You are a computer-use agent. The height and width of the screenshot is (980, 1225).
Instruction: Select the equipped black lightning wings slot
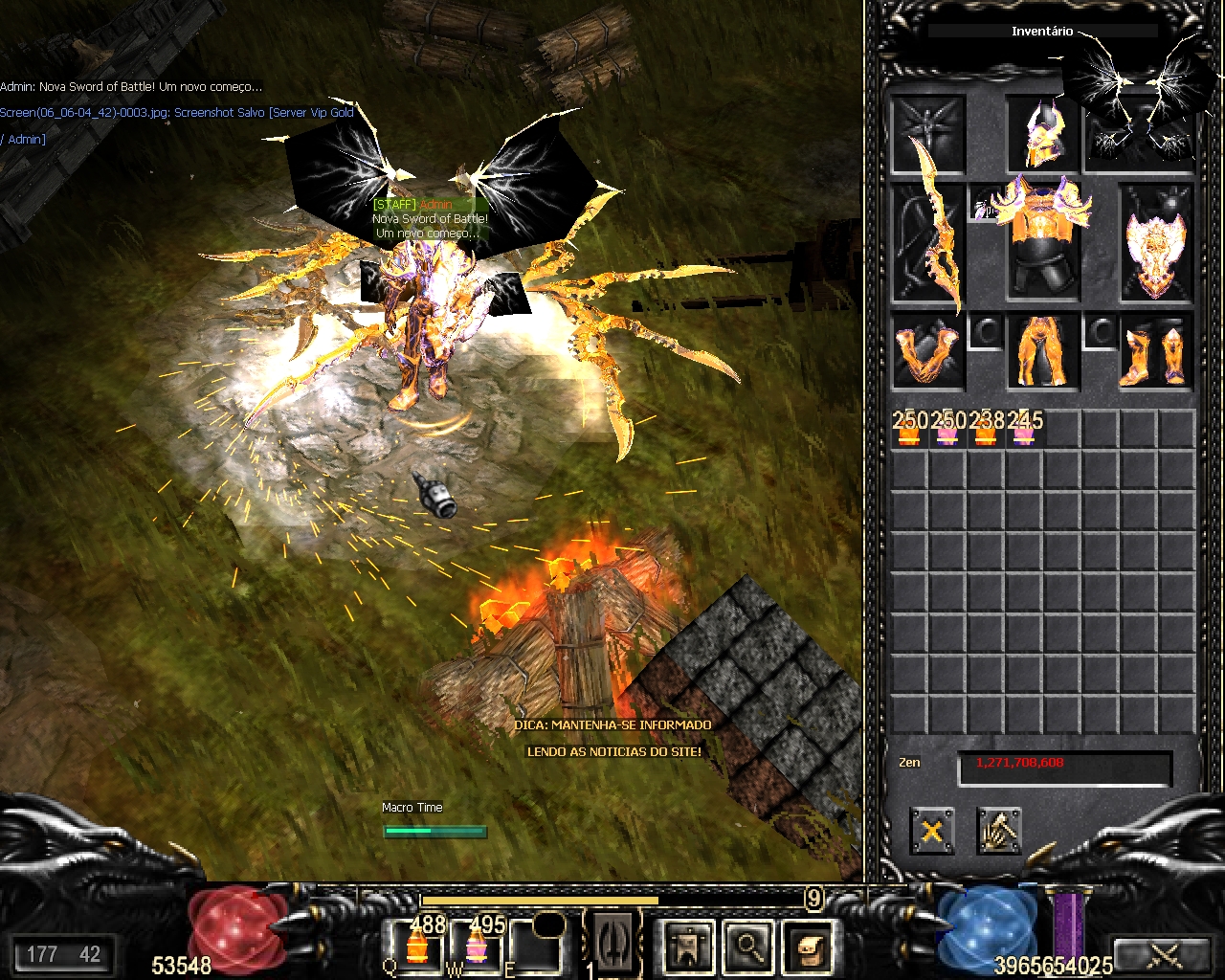pyautogui.click(x=1140, y=135)
